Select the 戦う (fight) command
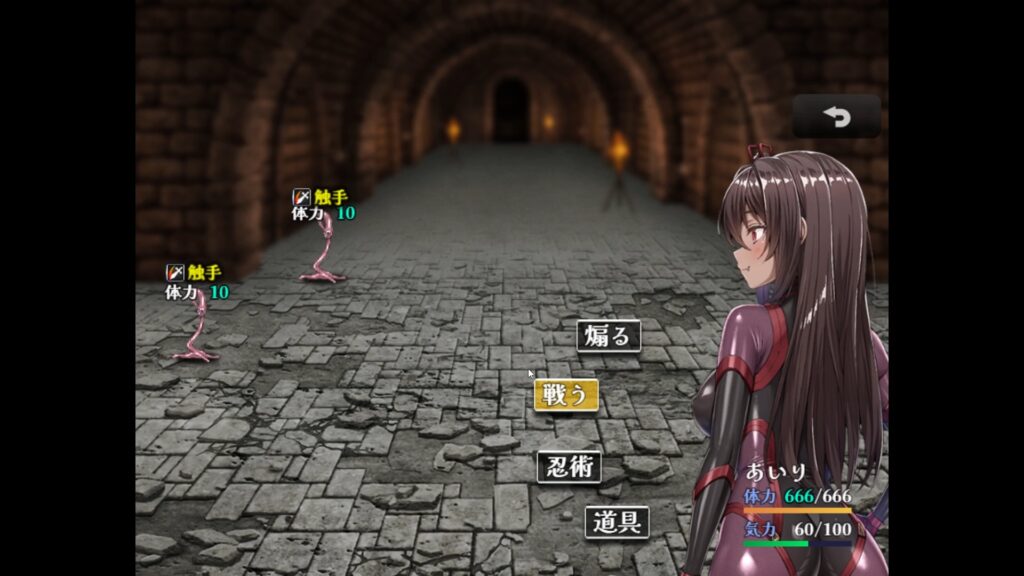Screen dimensions: 1024x576 [x=566, y=395]
